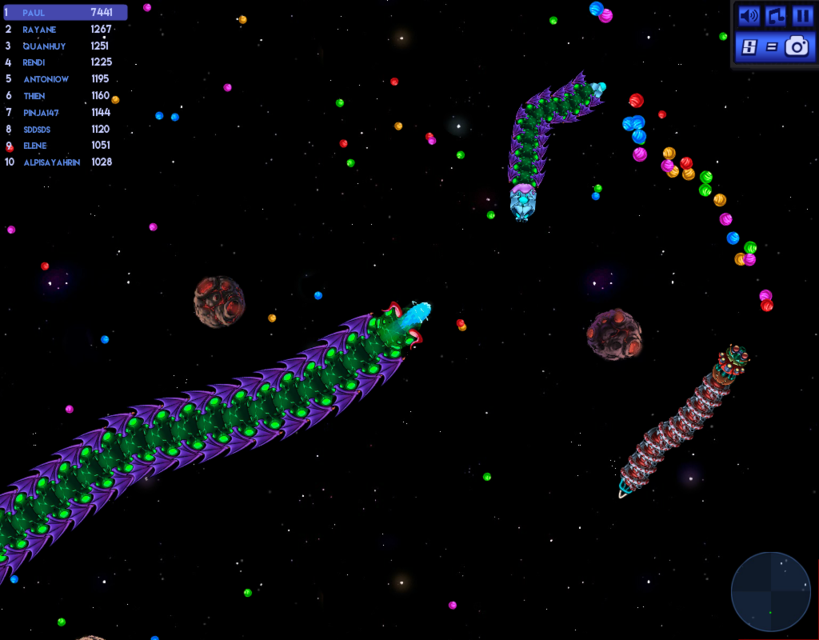Toggle the music note button
819x640 pixels.
776,16
